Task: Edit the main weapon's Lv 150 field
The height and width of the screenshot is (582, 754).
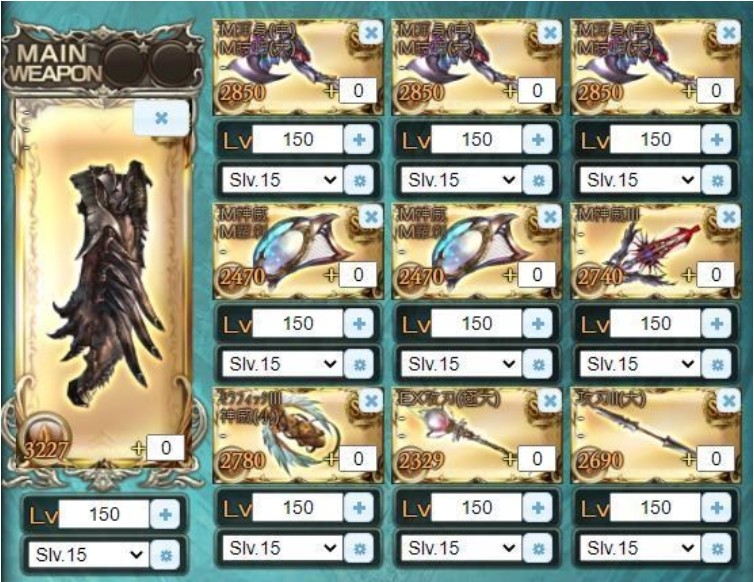Action: click(103, 515)
